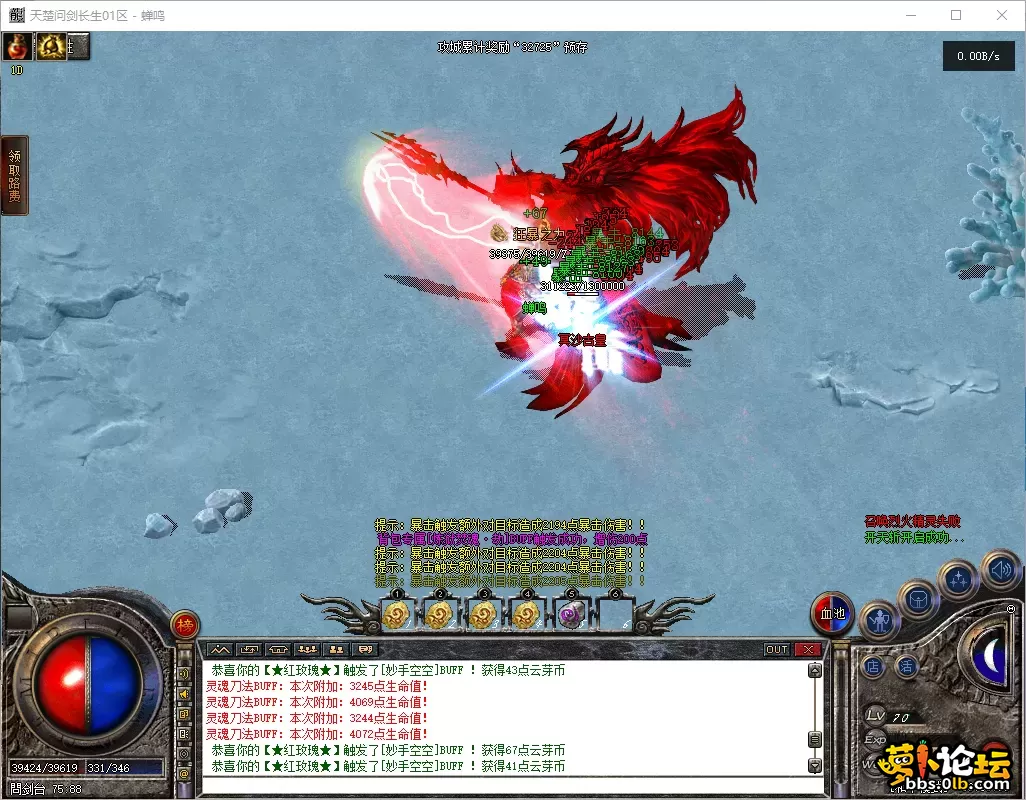Select the red potion buff icon
The image size is (1026, 800).
click(18, 46)
